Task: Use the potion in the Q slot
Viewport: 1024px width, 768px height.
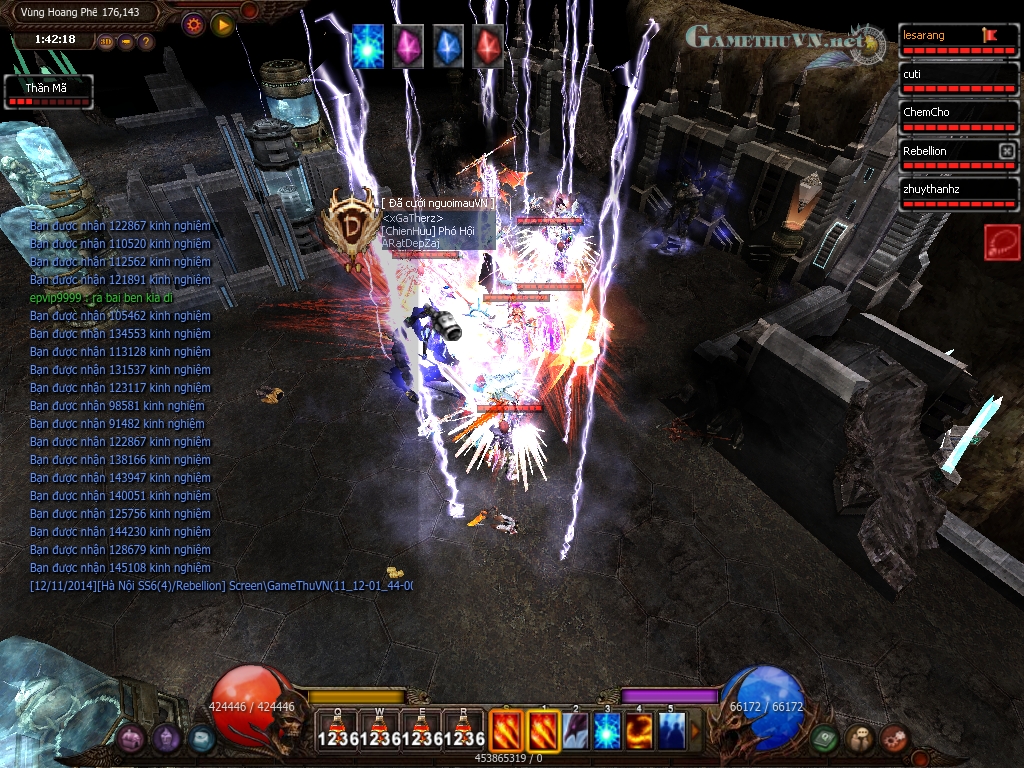Action: 338,730
